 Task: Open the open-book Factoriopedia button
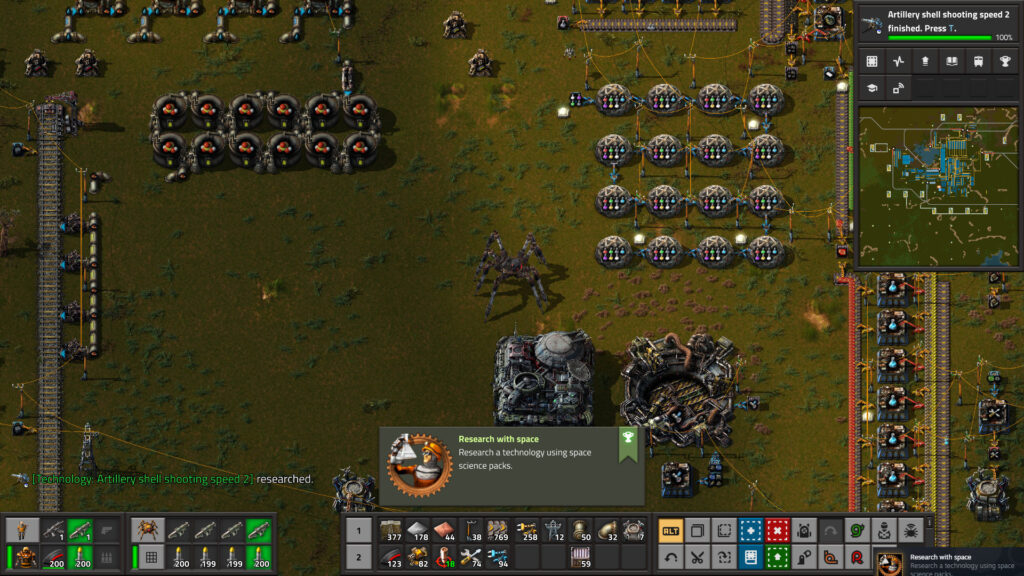[x=950, y=61]
